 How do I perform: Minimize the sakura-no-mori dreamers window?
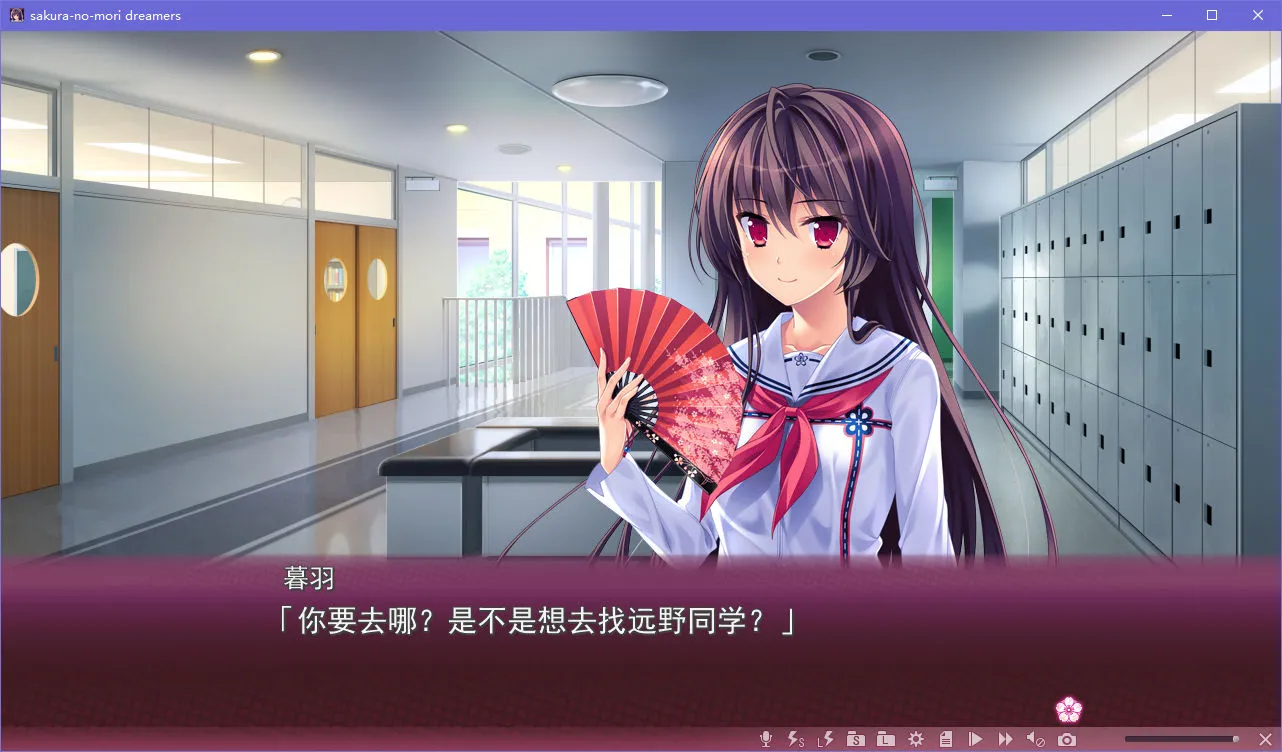[1165, 15]
